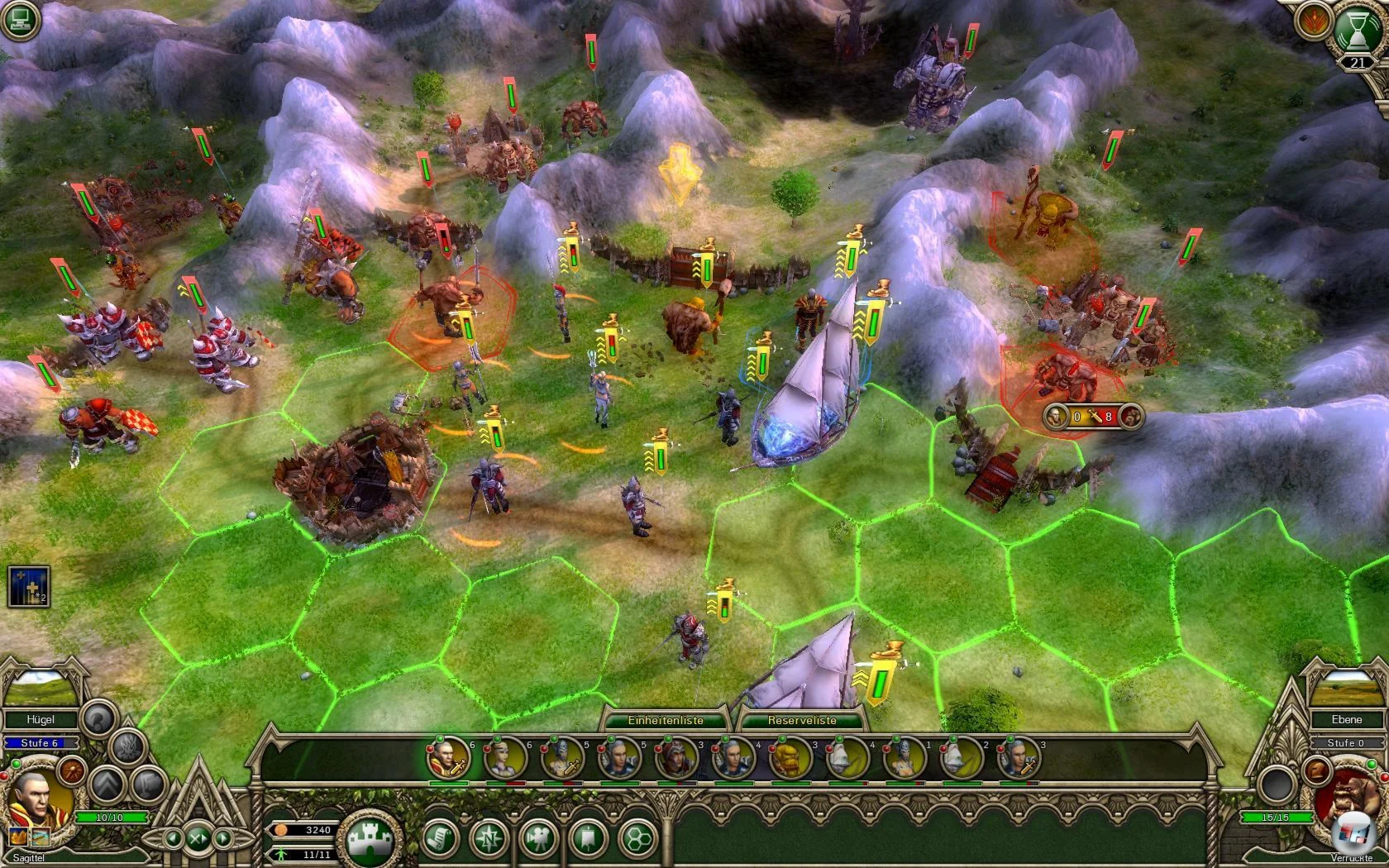
Task: Click the banner flag button
Action: click(x=588, y=839)
